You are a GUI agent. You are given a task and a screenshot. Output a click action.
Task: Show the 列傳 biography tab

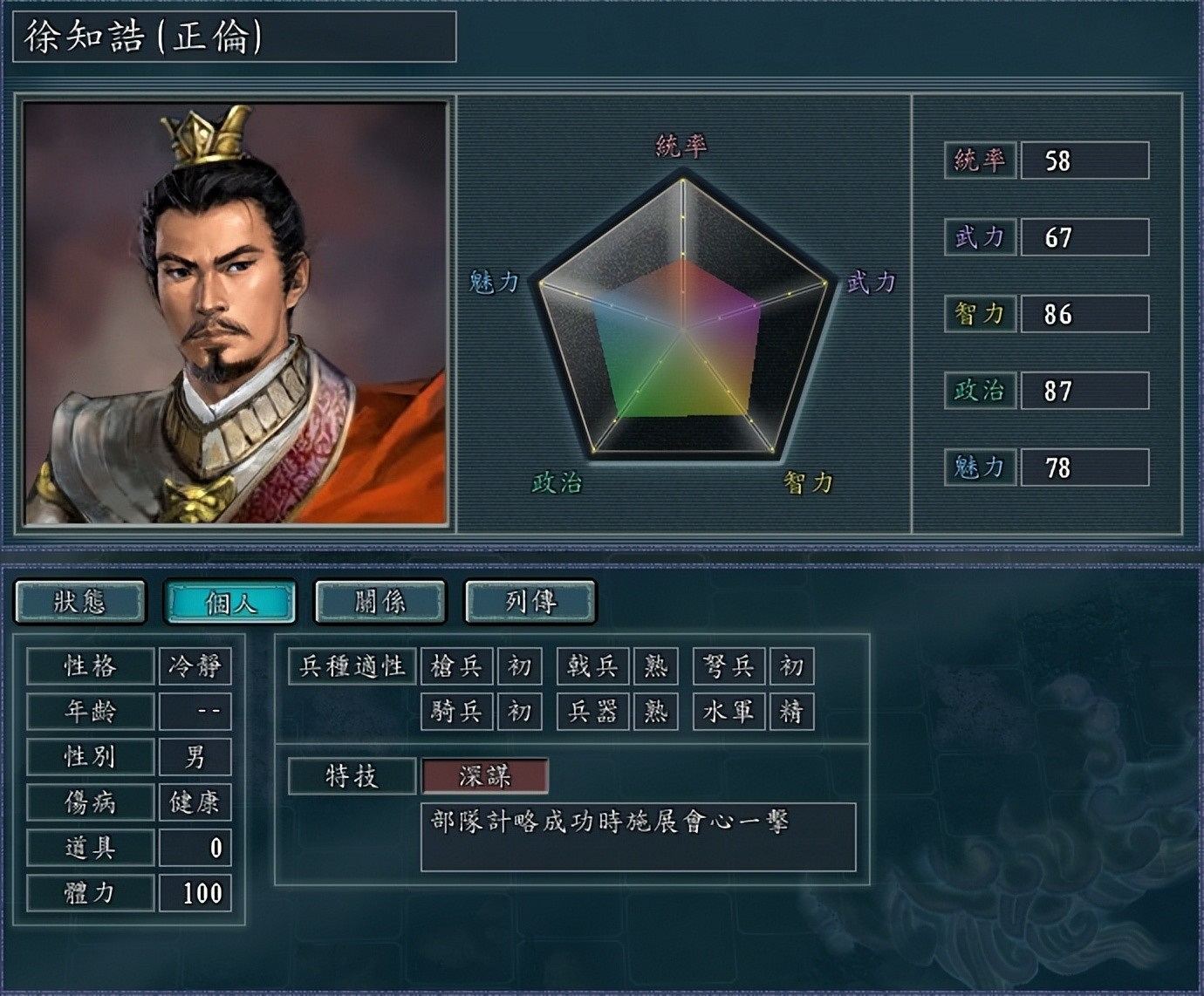(x=530, y=602)
